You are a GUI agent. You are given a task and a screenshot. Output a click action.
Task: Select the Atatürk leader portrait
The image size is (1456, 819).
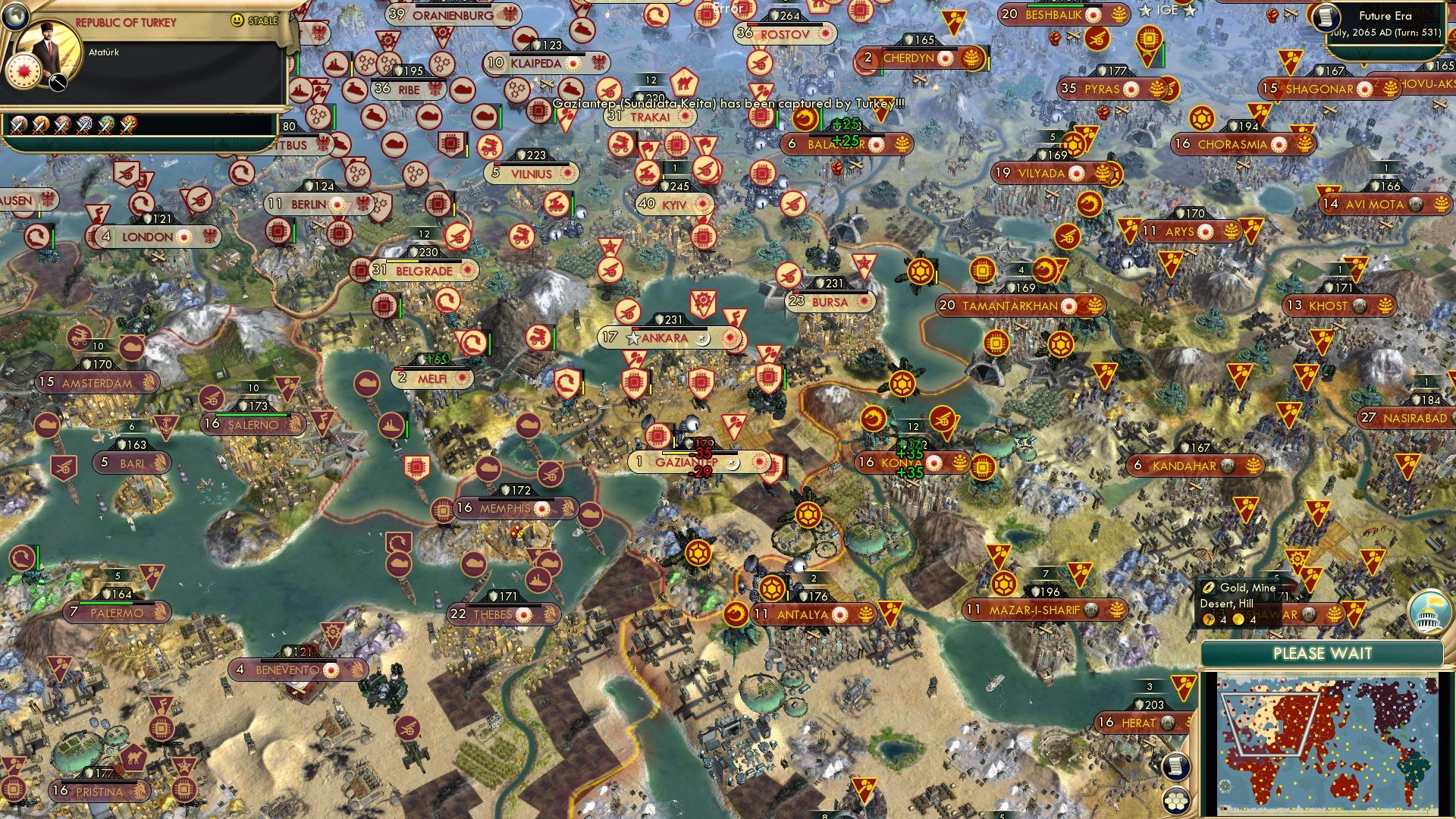(49, 47)
